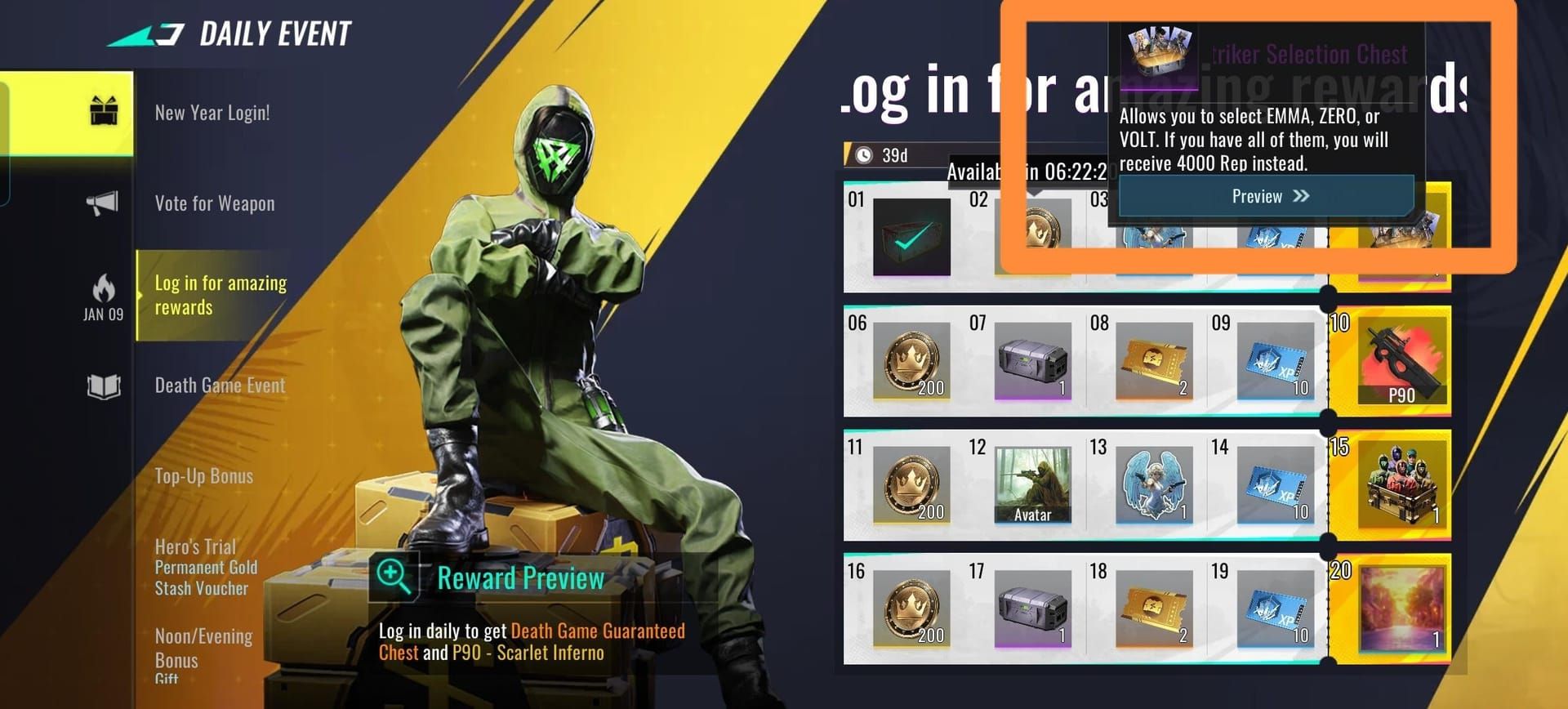Open the flame JAN 09 tab
The image size is (1568, 709).
[x=104, y=297]
